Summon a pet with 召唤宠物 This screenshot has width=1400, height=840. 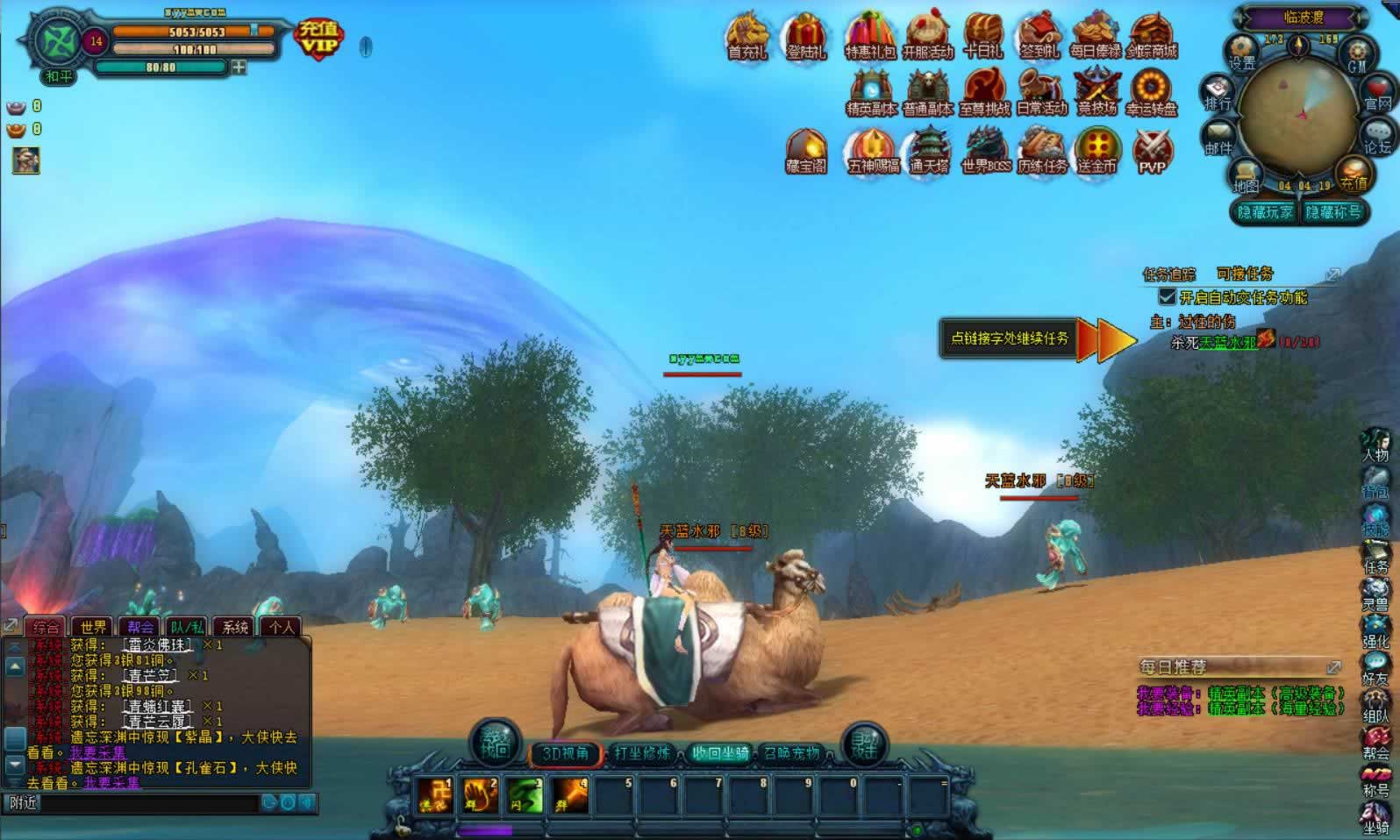(x=791, y=753)
